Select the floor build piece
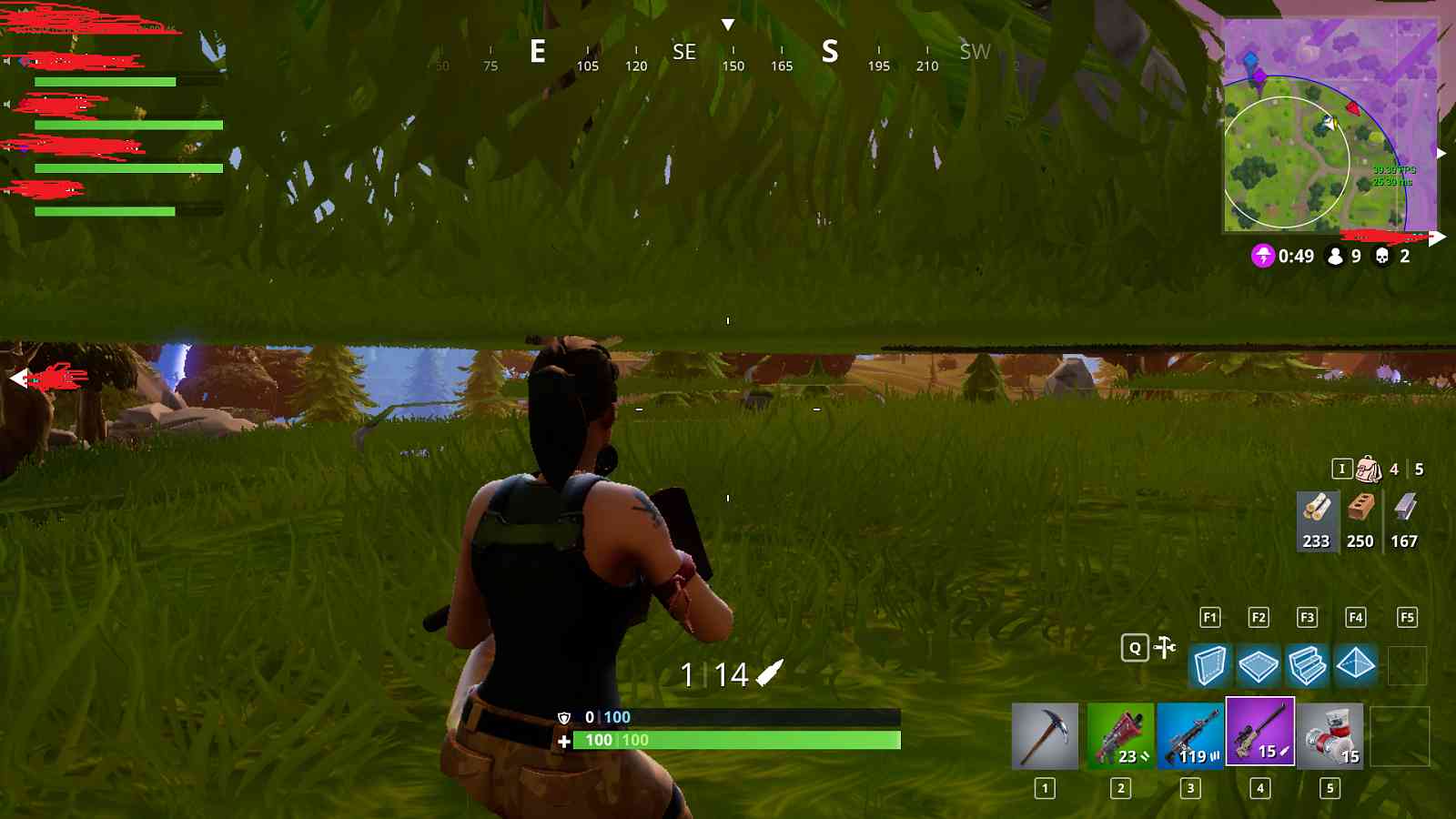Image resolution: width=1456 pixels, height=819 pixels. click(x=1259, y=665)
